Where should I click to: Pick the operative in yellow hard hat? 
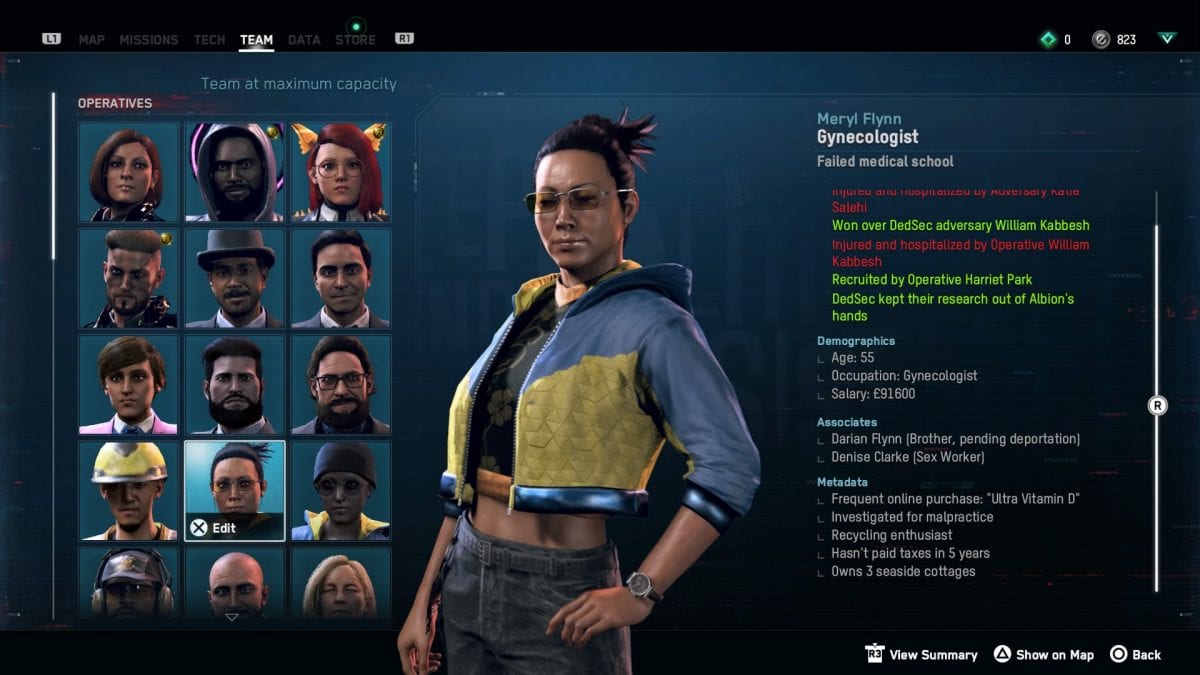(129, 491)
